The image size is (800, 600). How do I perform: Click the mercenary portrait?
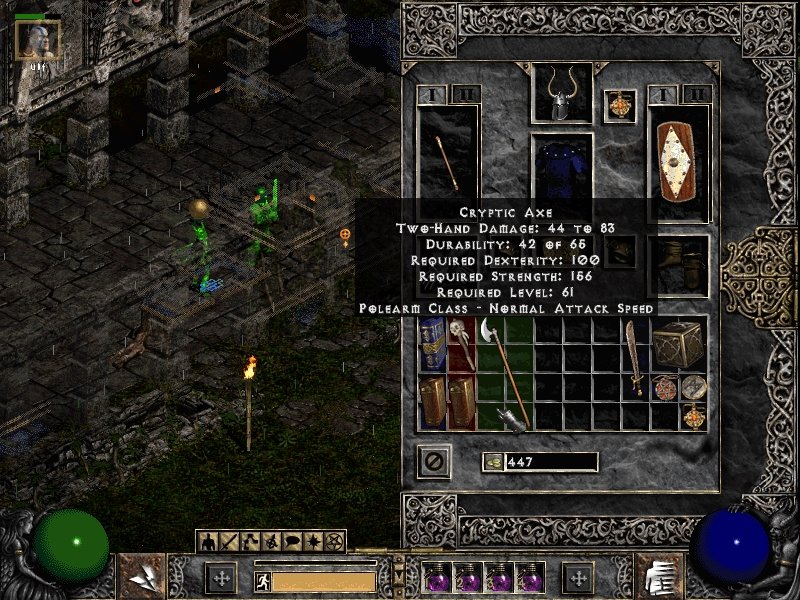pos(38,40)
